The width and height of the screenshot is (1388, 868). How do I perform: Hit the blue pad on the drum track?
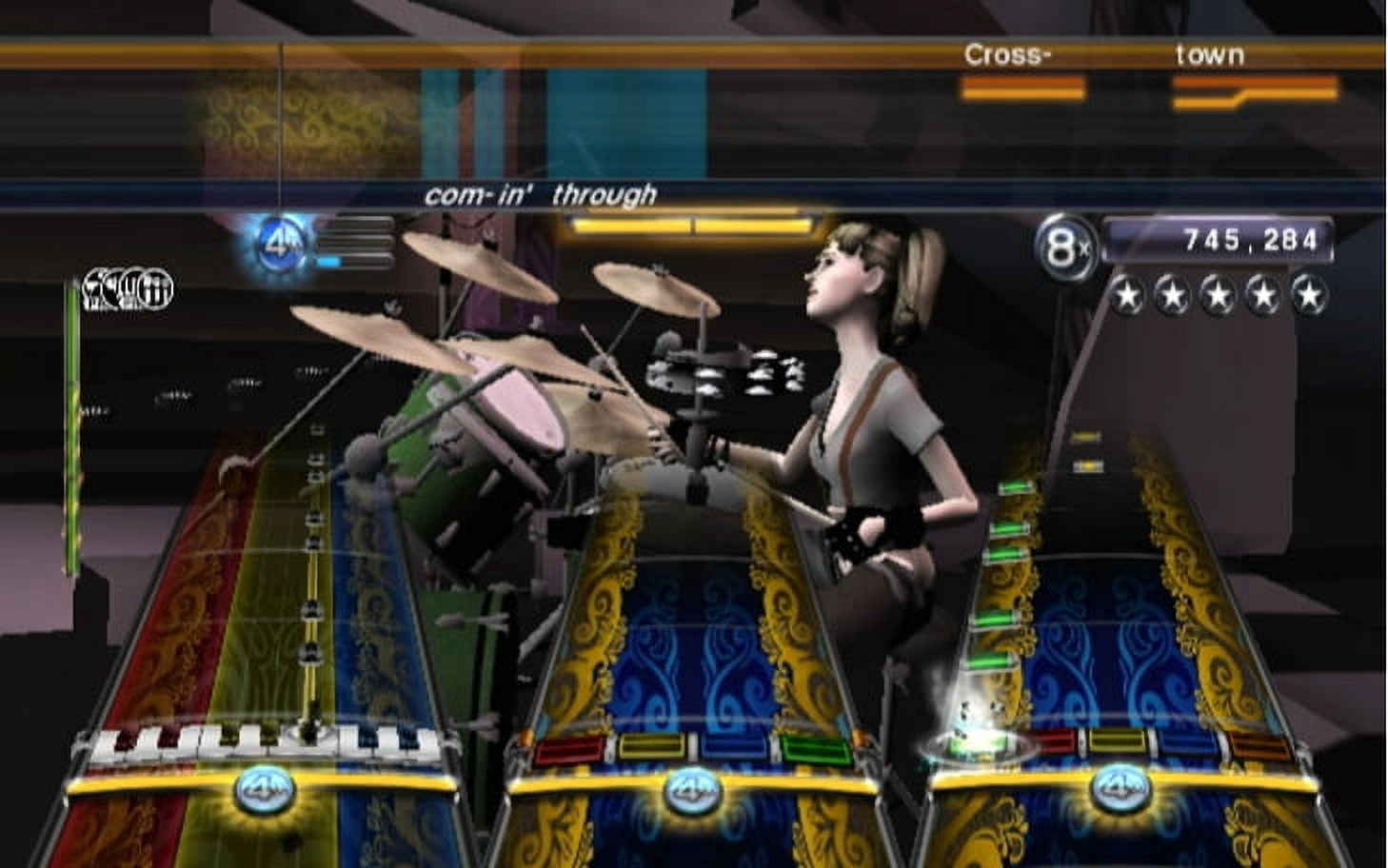[733, 747]
